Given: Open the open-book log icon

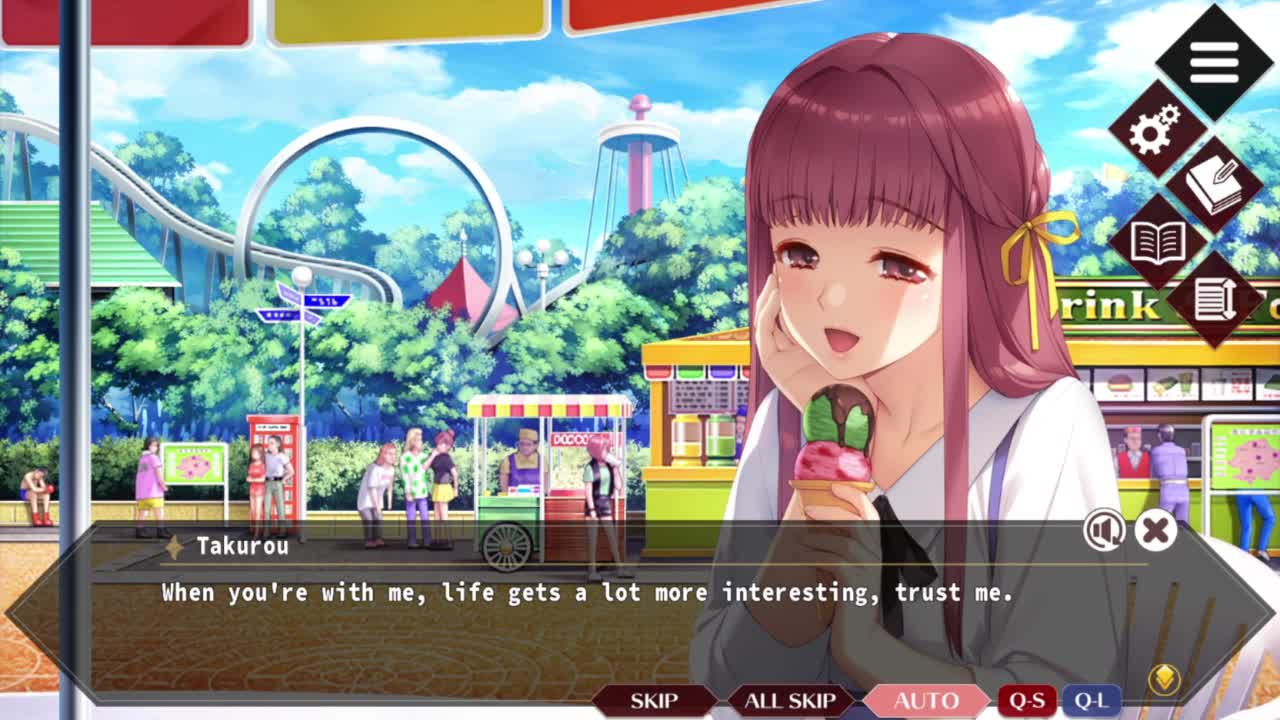Looking at the screenshot, I should tap(1157, 242).
